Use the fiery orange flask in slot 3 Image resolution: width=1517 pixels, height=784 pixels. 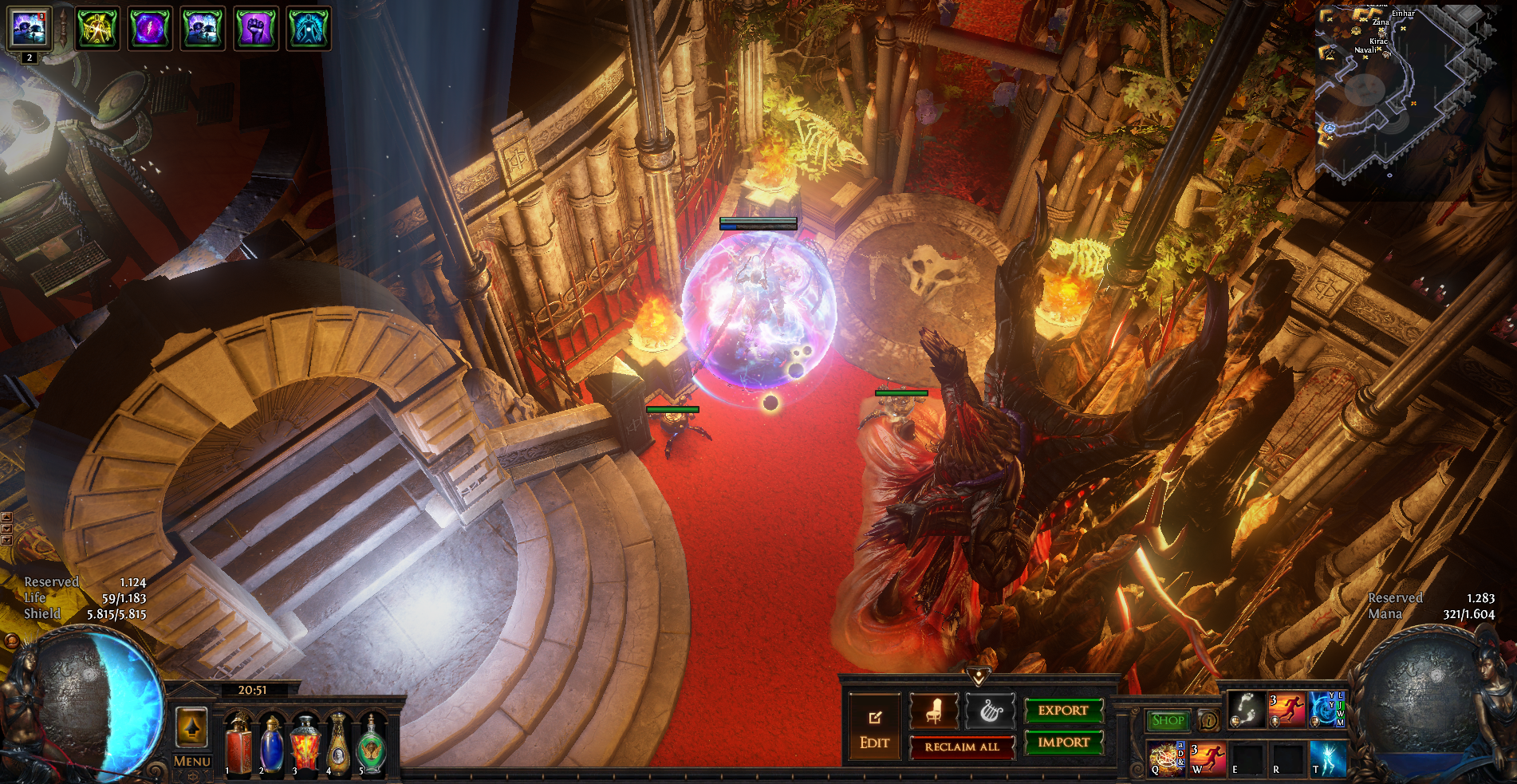click(x=305, y=745)
